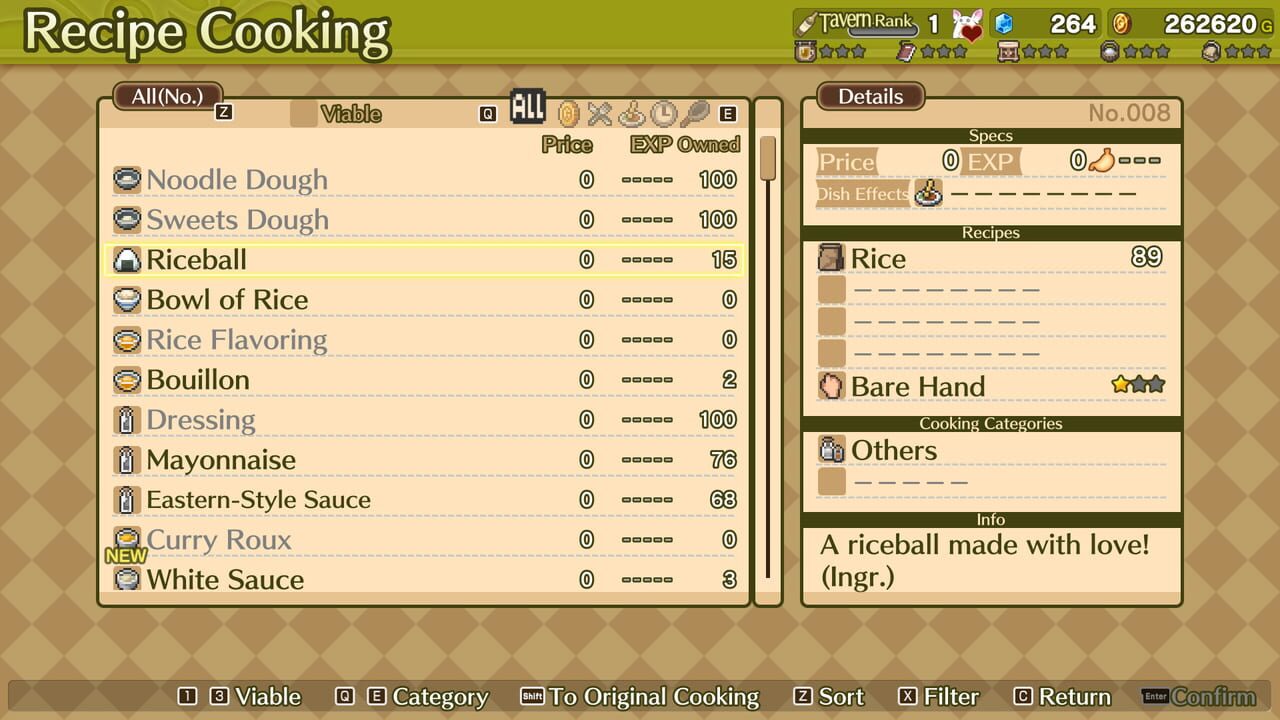Switch to the ALL category tab
The width and height of the screenshot is (1280, 720).
tap(527, 107)
